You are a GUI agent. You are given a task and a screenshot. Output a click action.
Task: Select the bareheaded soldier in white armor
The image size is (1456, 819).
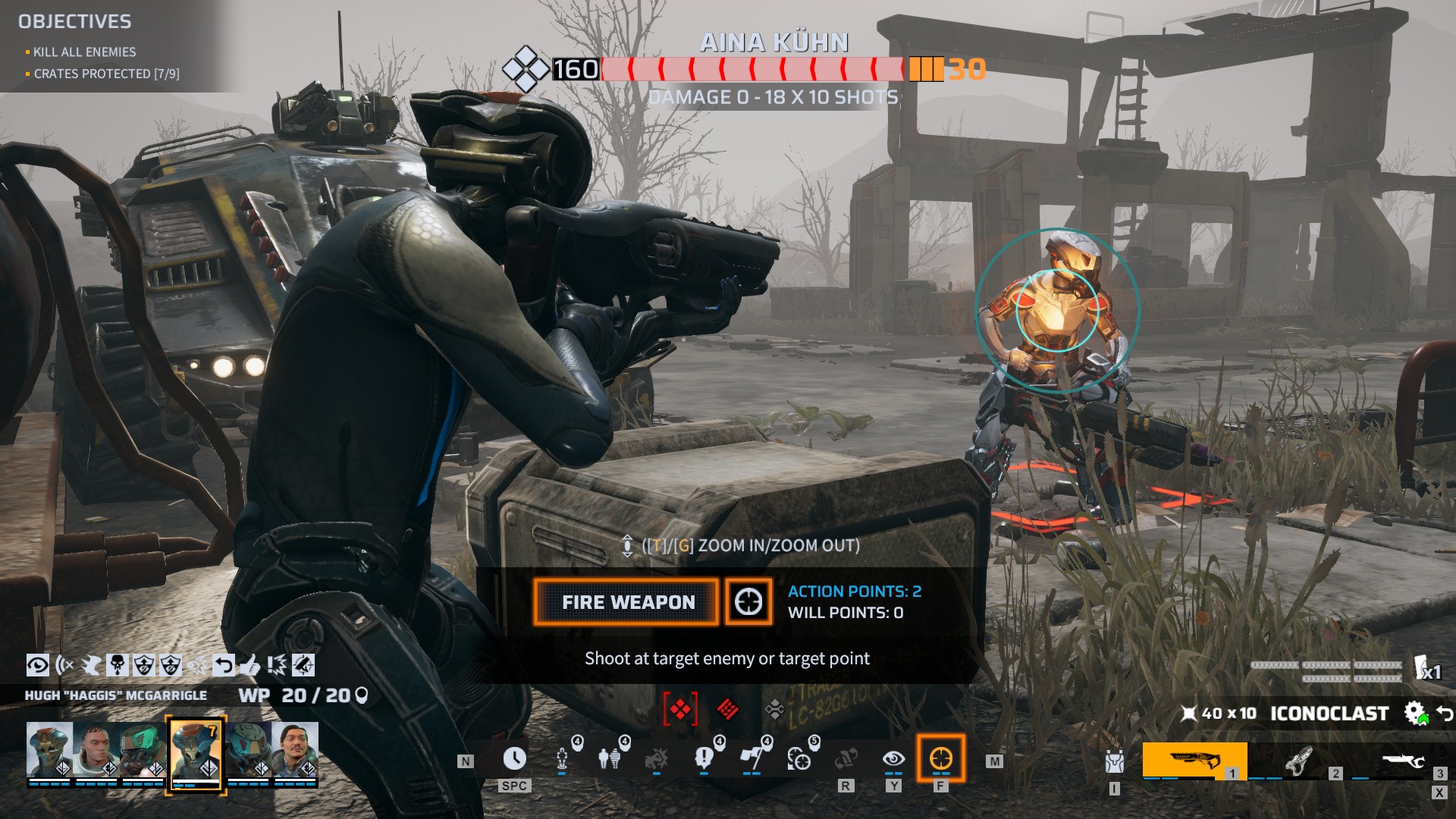pyautogui.click(x=96, y=750)
